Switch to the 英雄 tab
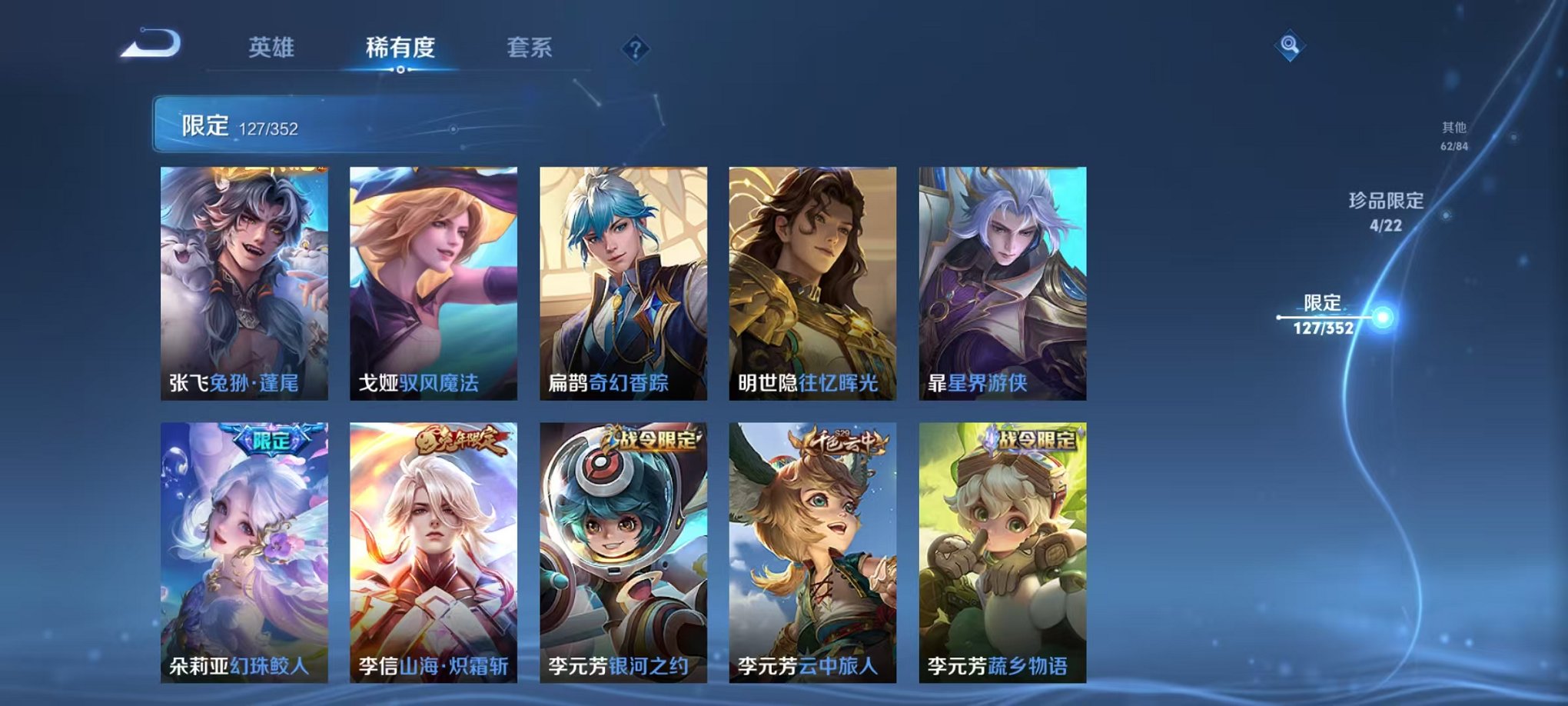This screenshot has width=1568, height=706. coord(274,48)
